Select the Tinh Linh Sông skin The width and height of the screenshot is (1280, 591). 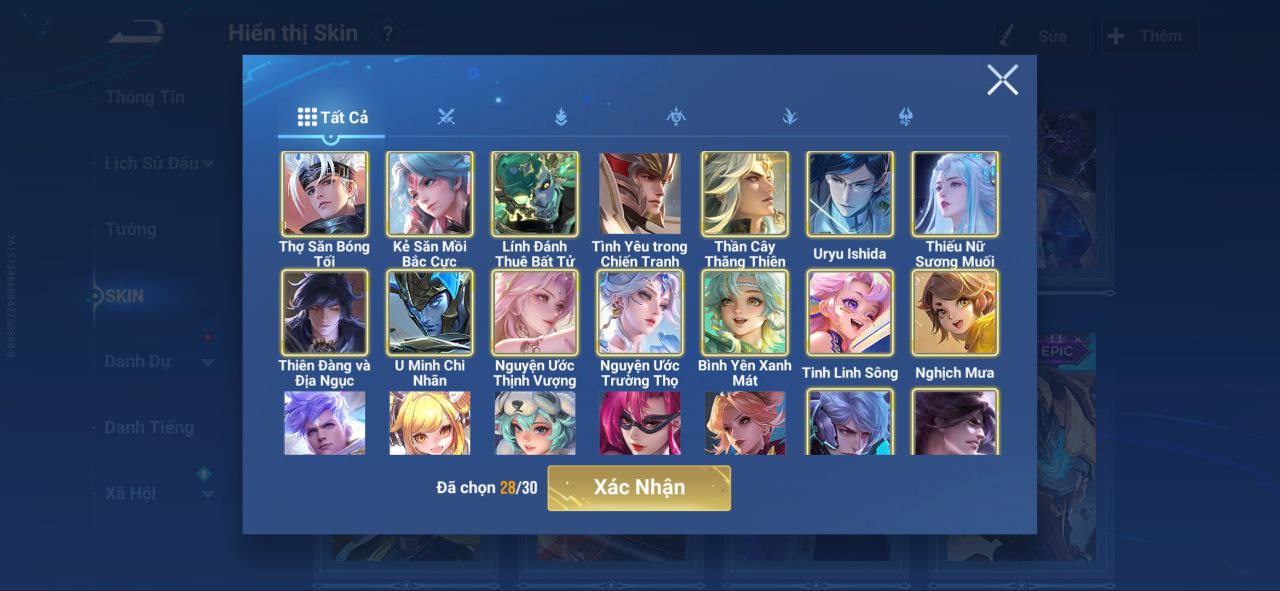click(849, 312)
